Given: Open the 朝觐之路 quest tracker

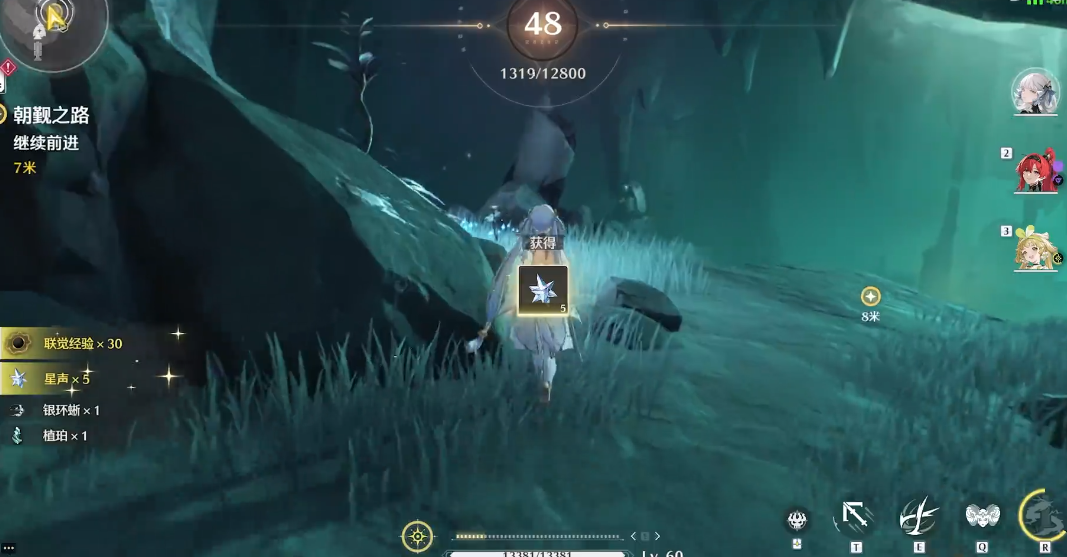Looking at the screenshot, I should click(50, 115).
